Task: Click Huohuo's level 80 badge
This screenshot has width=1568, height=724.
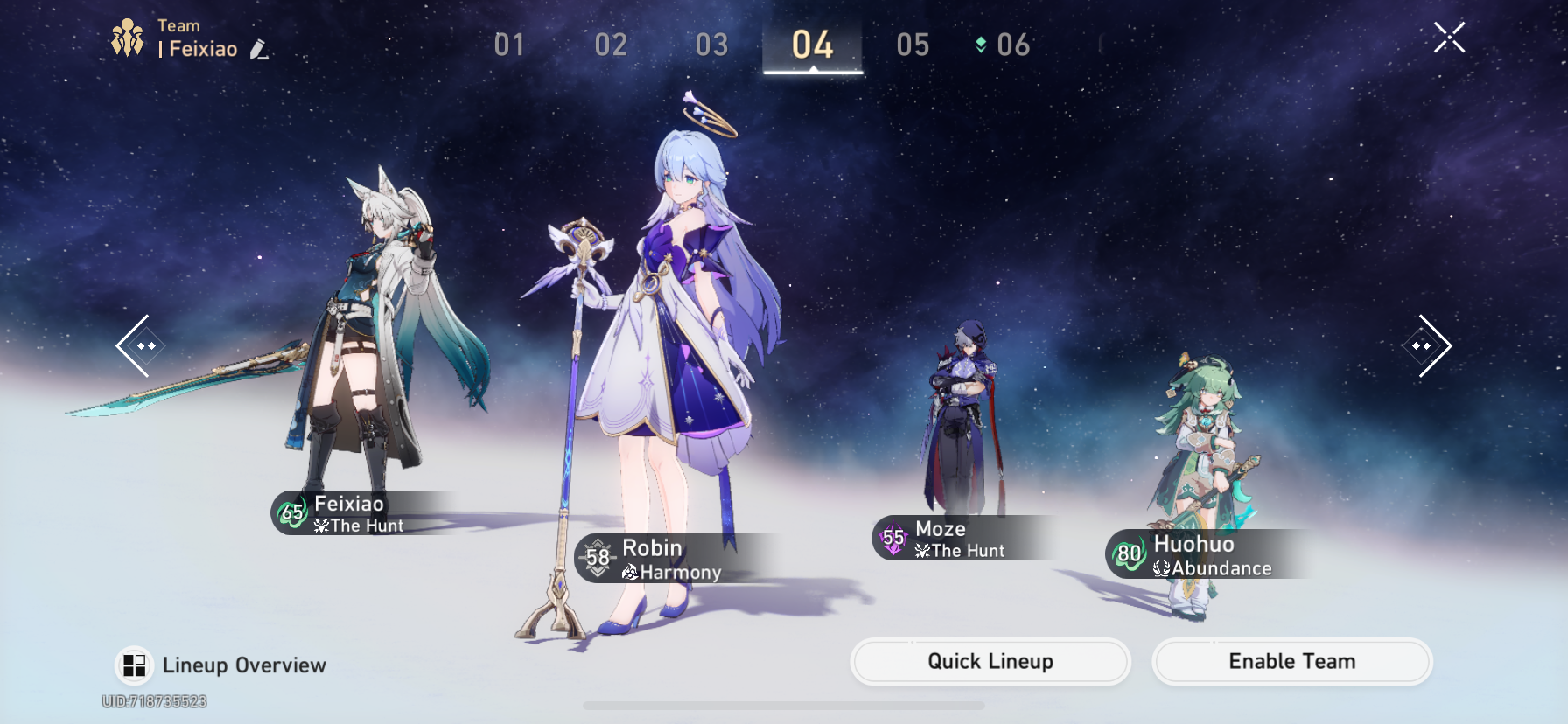Action: point(1129,553)
